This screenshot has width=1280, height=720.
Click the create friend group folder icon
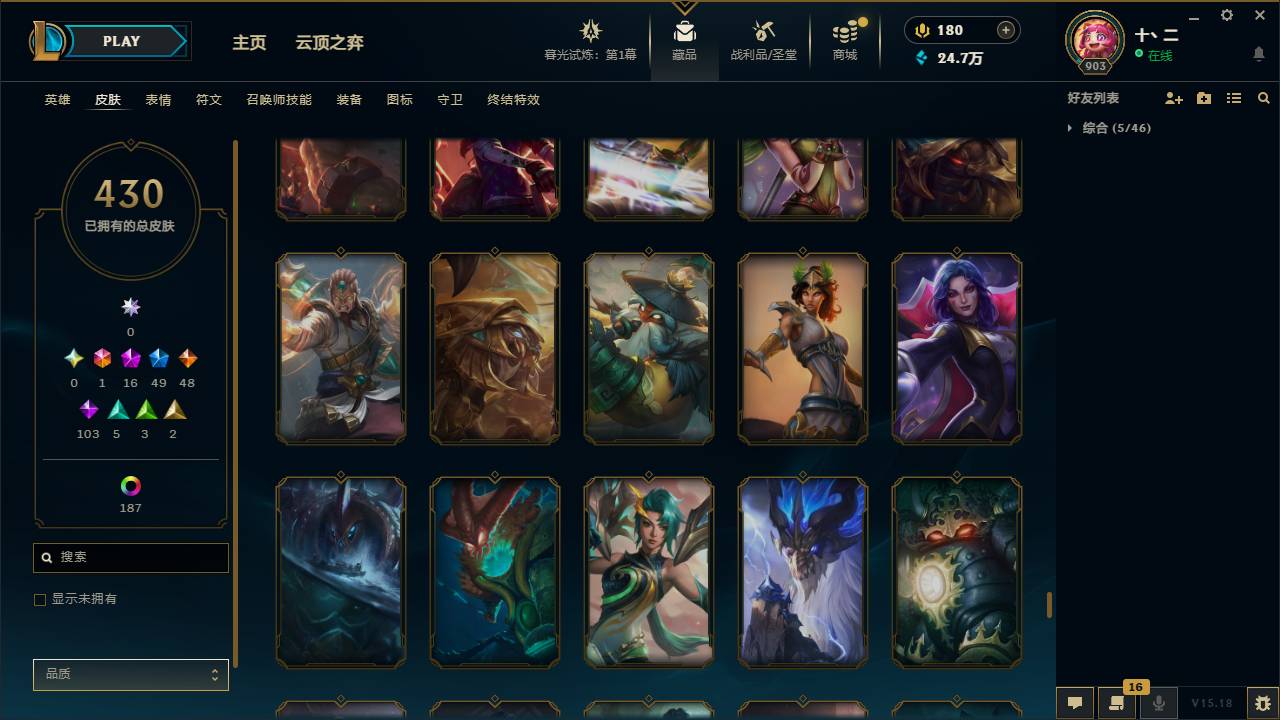tap(1203, 98)
